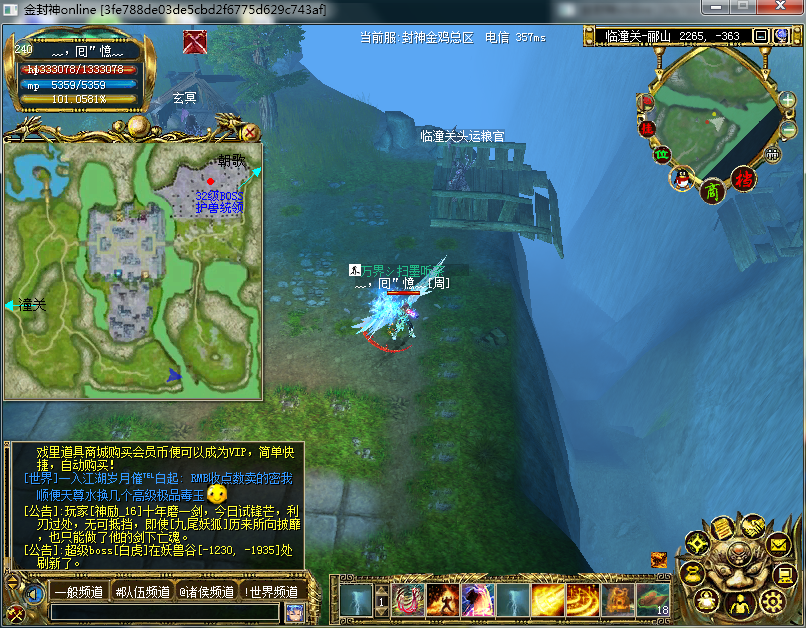Activate the first lightning skill slot
The height and width of the screenshot is (628, 806).
click(356, 600)
